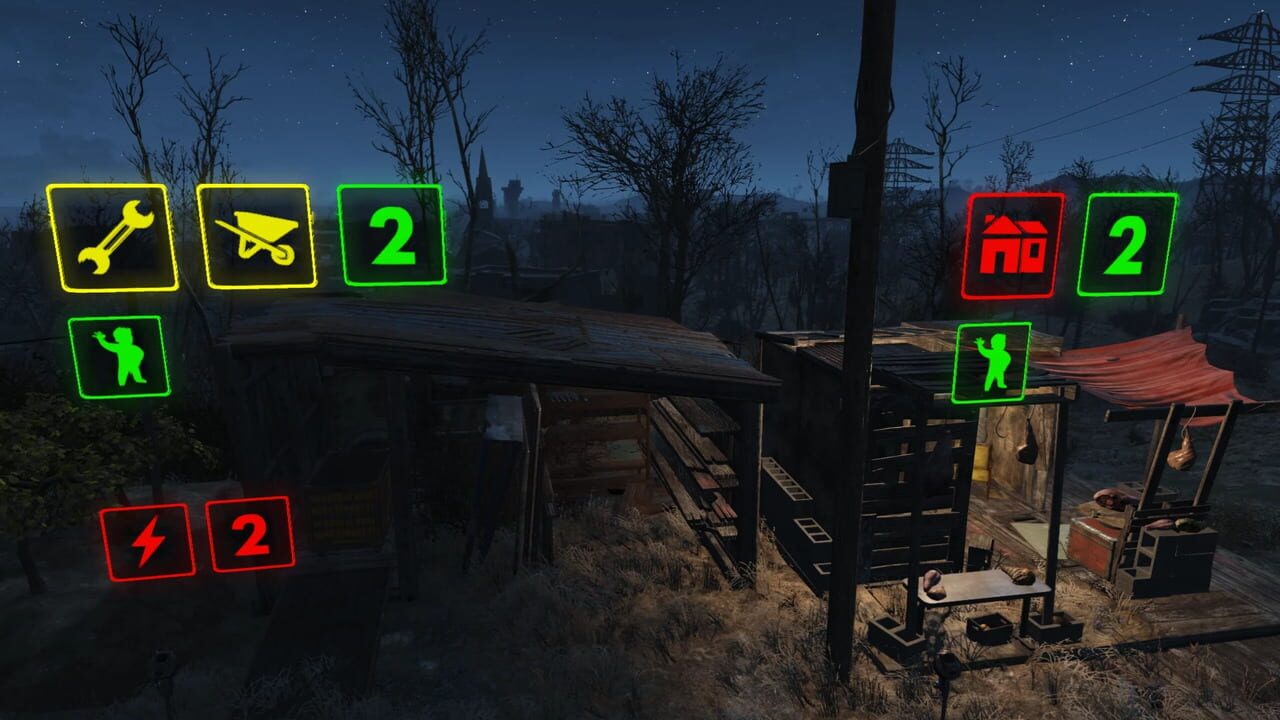Select the hanging meat at the market stall
Screen dimensions: 1280x720
(1180, 450)
